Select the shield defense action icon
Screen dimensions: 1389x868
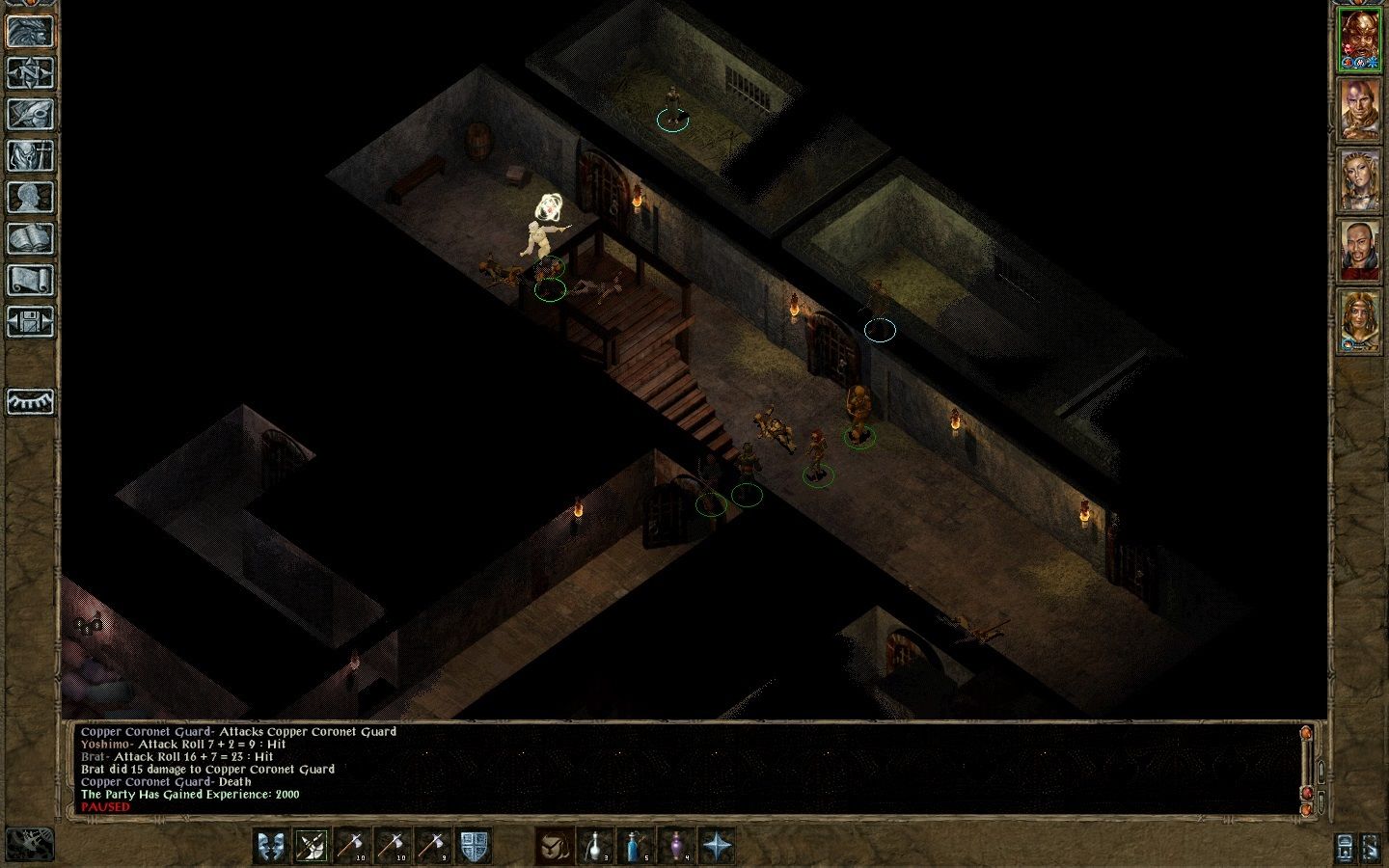474,846
